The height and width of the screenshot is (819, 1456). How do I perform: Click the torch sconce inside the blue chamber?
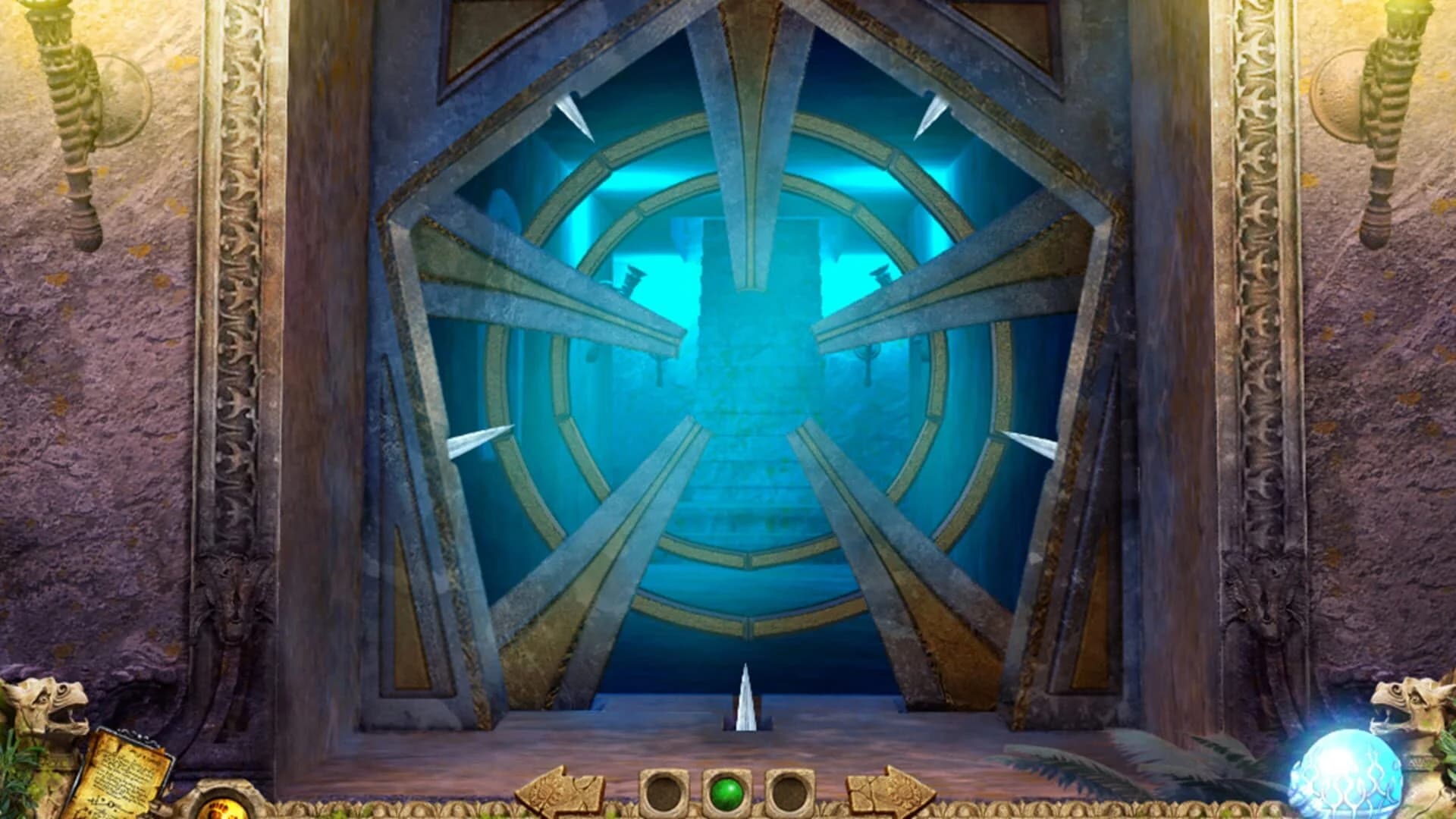633,281
